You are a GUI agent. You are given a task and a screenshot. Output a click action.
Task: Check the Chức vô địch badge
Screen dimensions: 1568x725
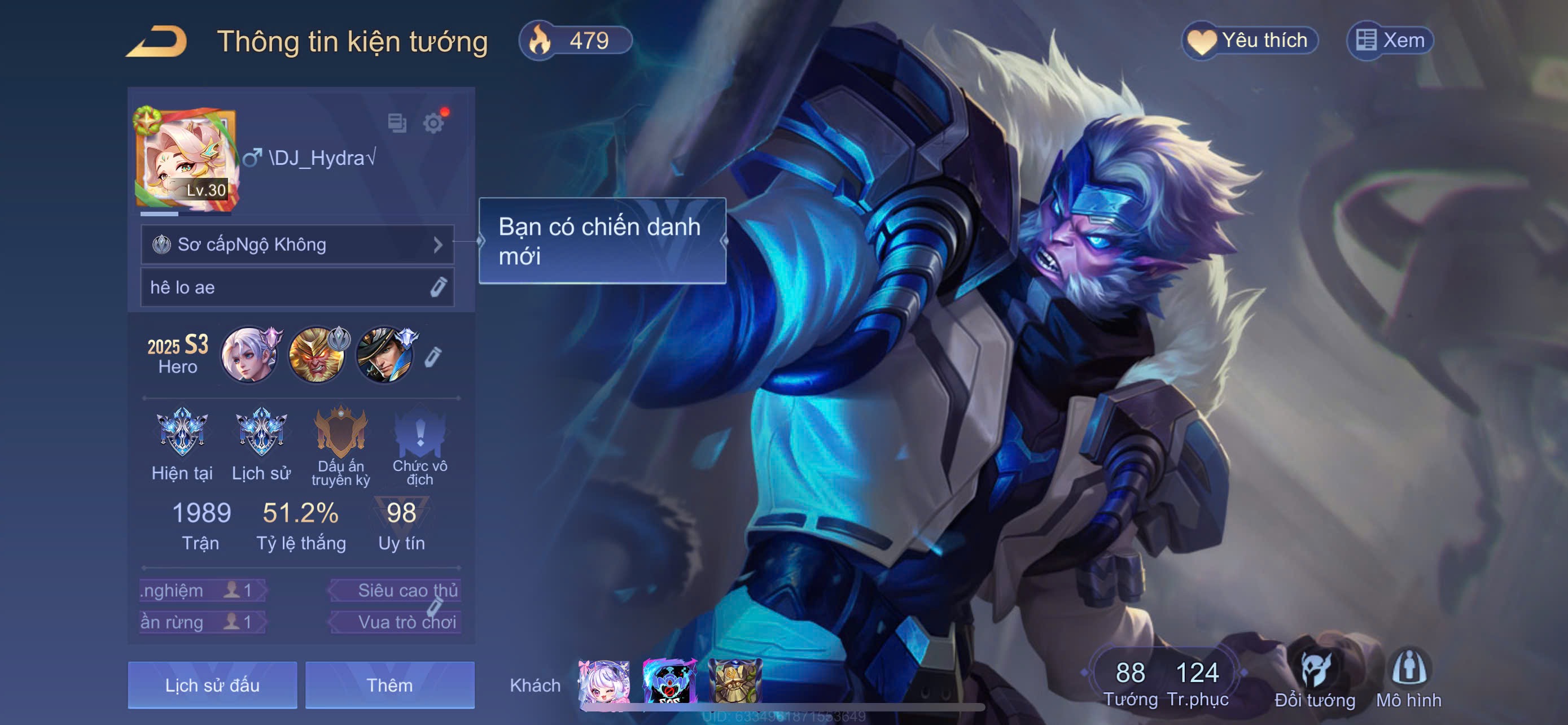[x=419, y=434]
